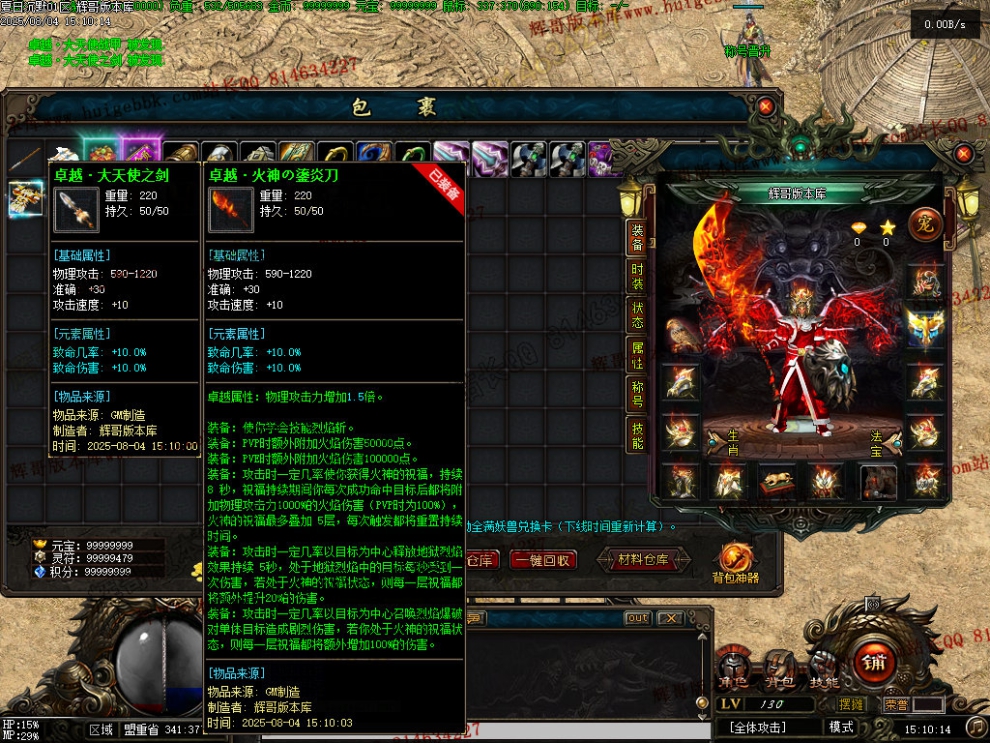Select the 状态 tab

pyautogui.click(x=637, y=314)
